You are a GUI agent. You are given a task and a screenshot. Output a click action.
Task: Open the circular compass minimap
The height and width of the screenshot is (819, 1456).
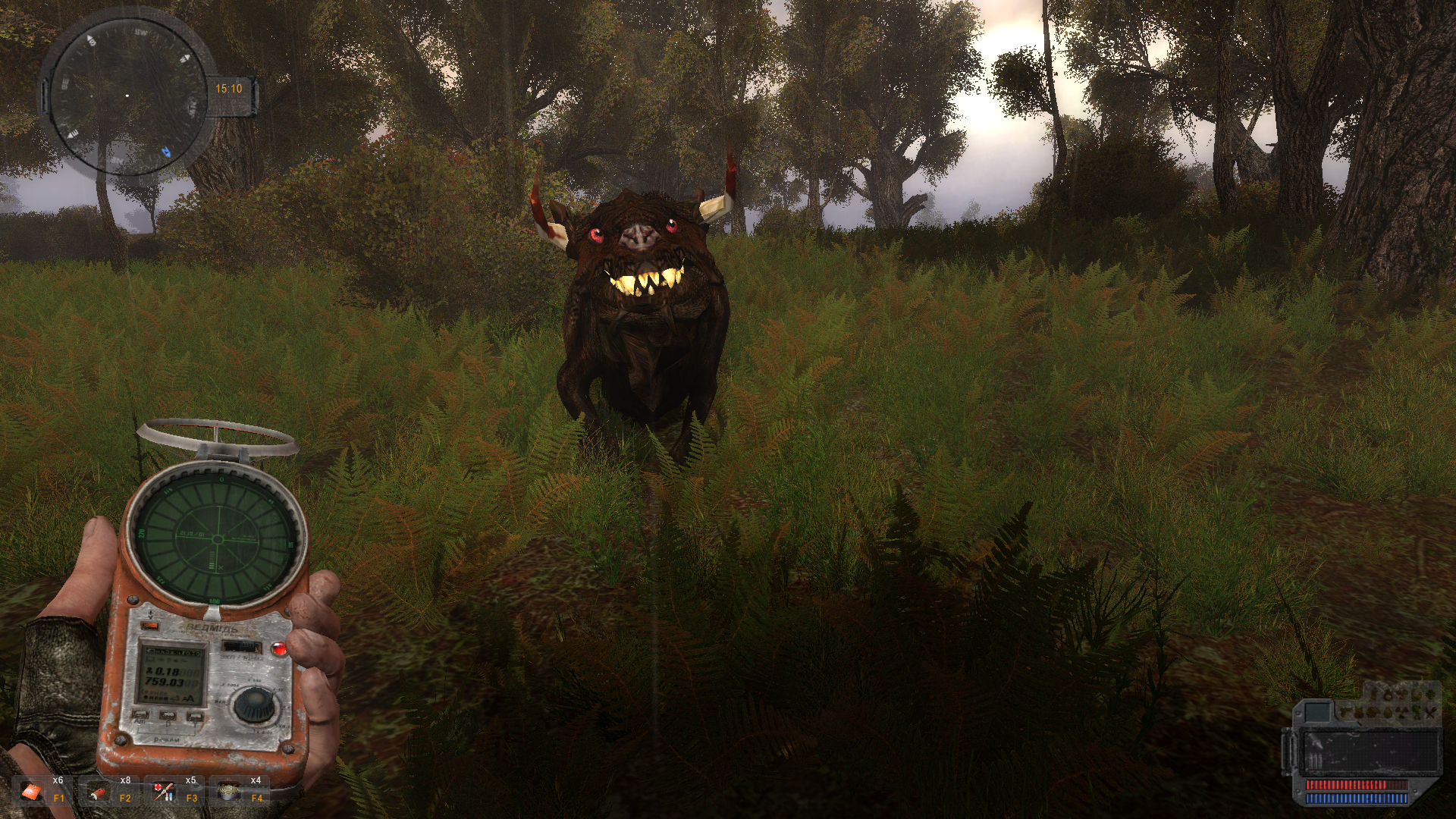click(127, 96)
